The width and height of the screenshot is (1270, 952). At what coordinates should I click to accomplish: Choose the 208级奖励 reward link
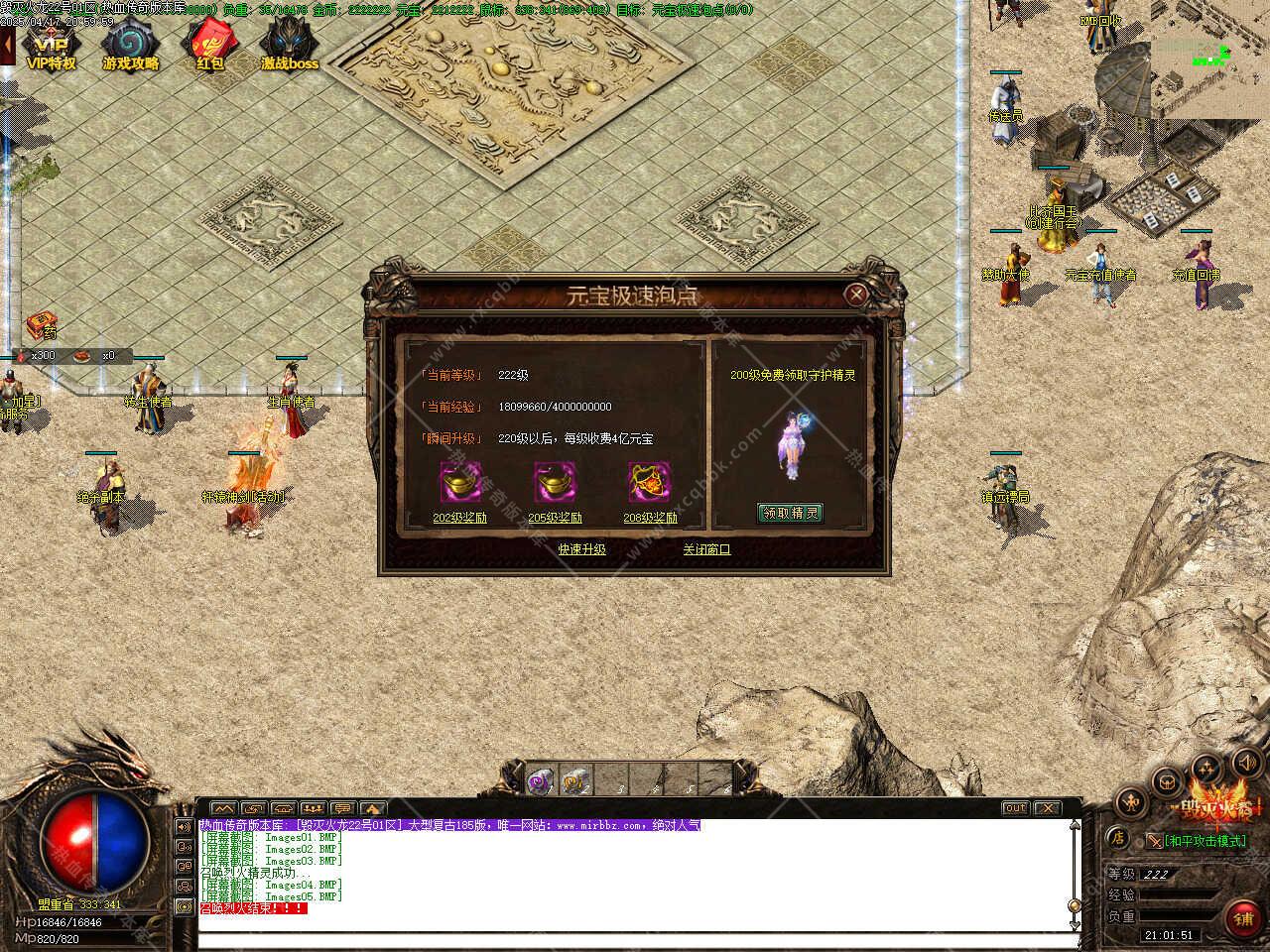click(x=650, y=518)
